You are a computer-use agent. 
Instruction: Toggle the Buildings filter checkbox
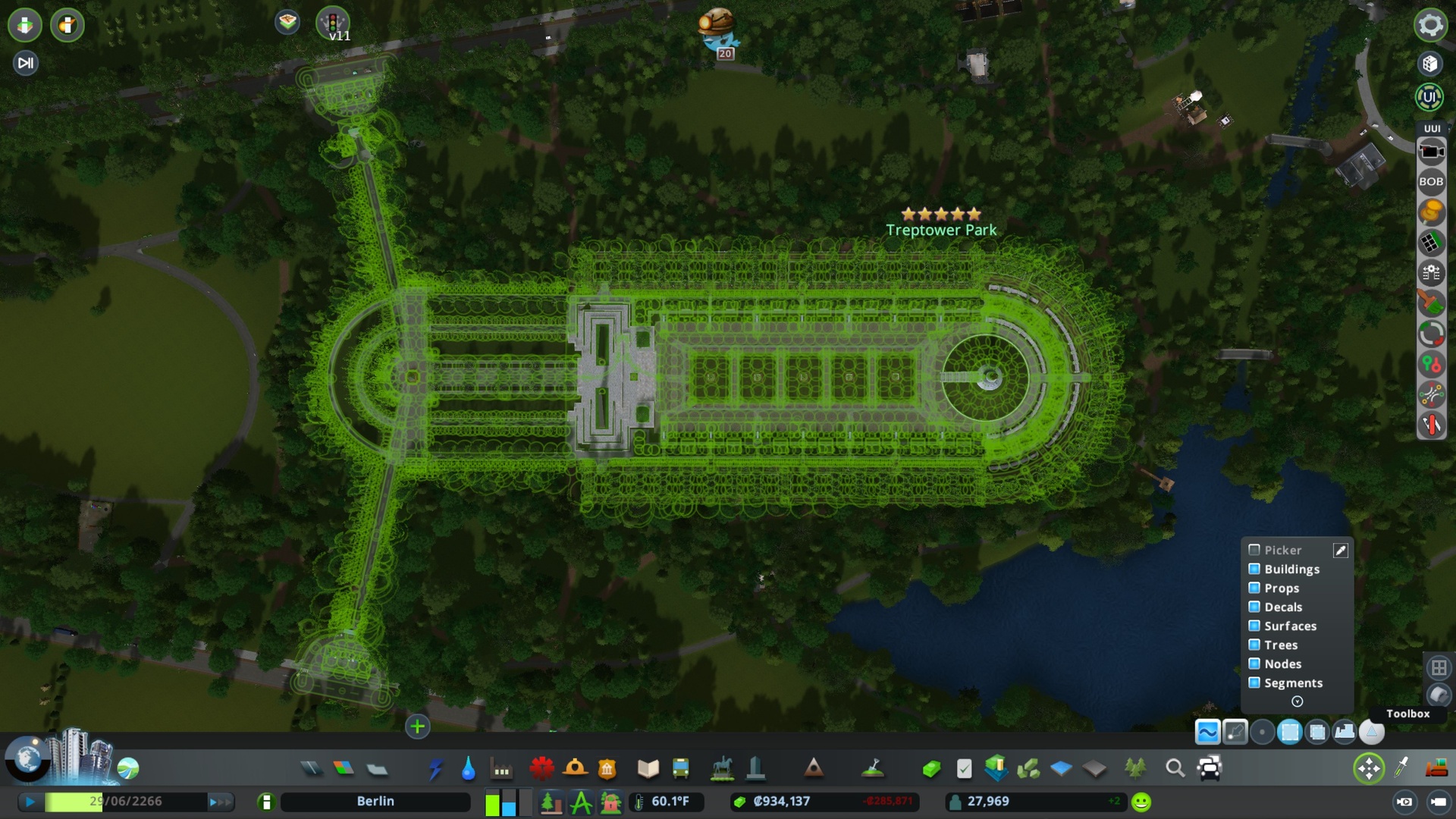tap(1256, 569)
